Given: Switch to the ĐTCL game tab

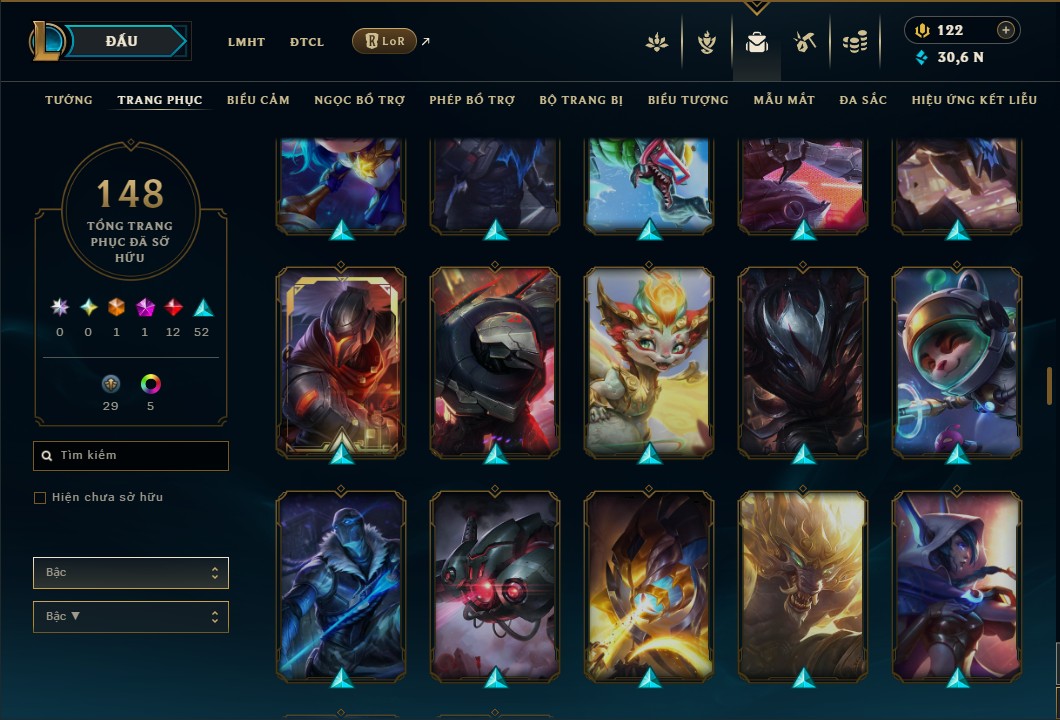Looking at the screenshot, I should [x=307, y=42].
